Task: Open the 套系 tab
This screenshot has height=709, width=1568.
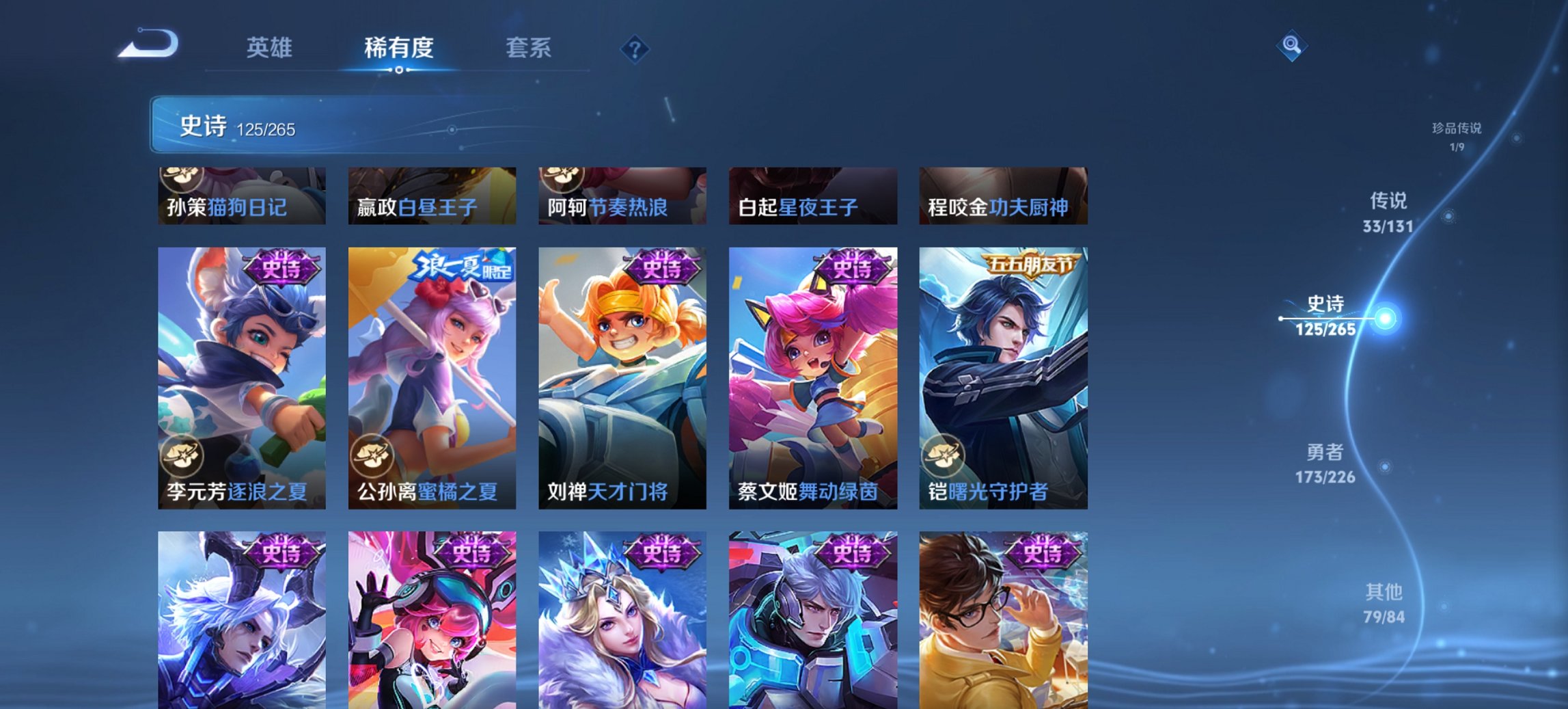Action: click(529, 48)
